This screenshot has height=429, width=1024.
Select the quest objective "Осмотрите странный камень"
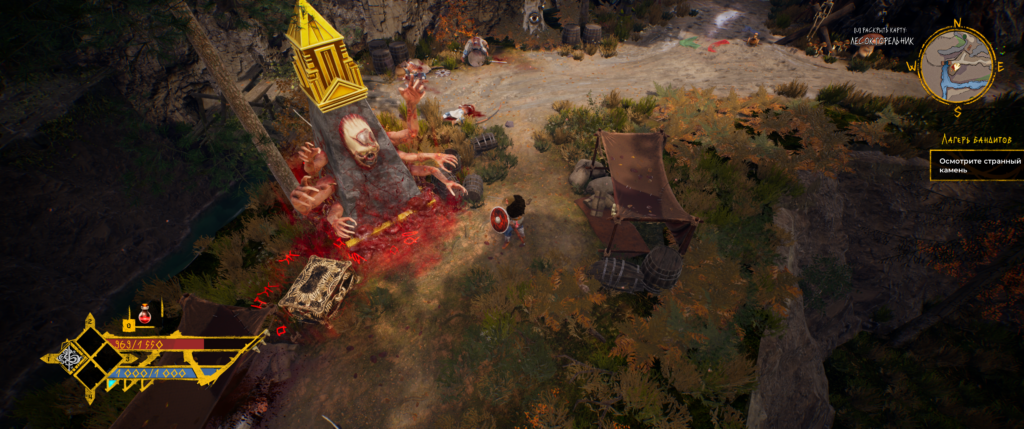[x=974, y=165]
